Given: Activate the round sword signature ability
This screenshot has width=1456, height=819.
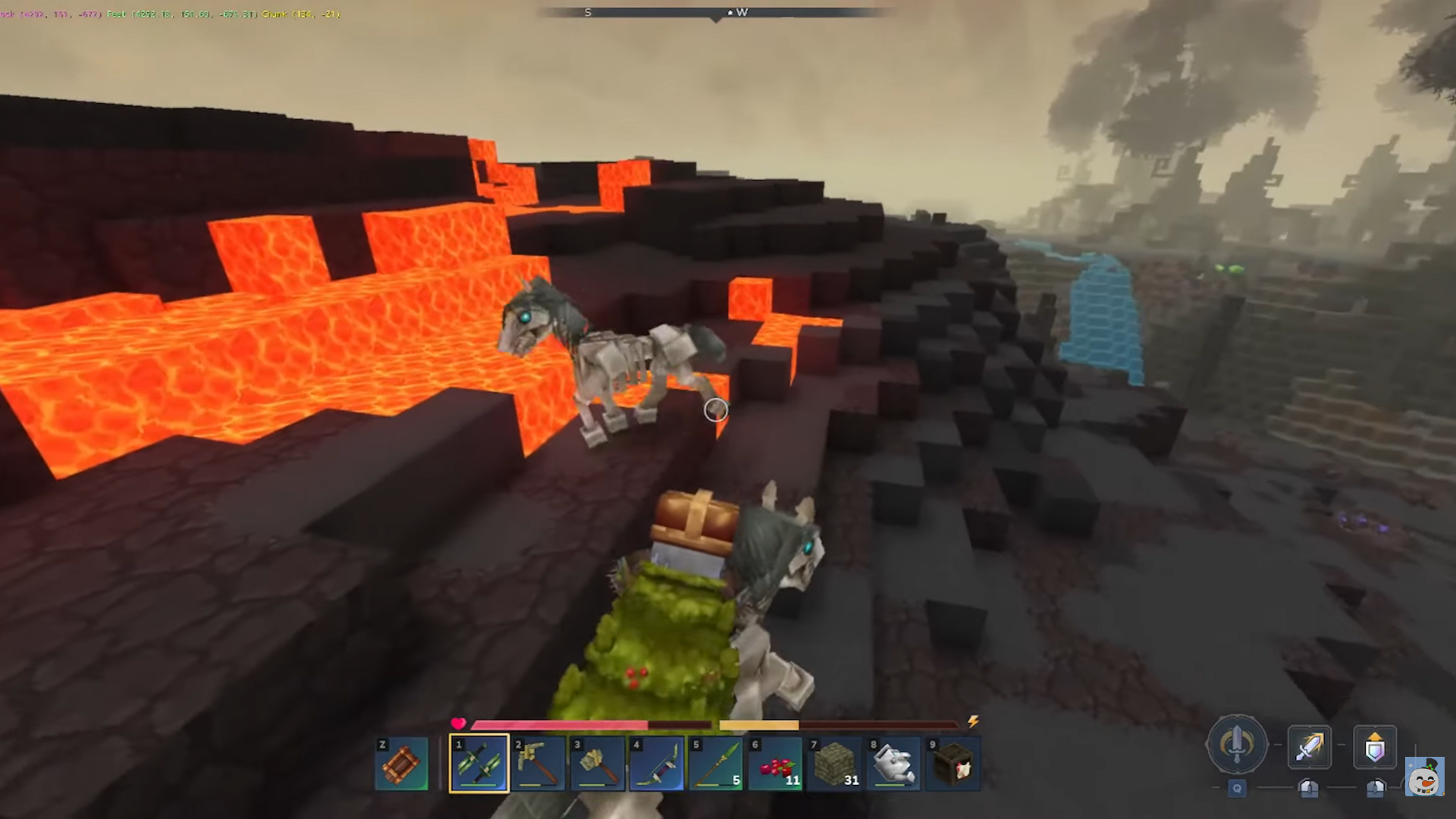Looking at the screenshot, I should click(x=1237, y=745).
